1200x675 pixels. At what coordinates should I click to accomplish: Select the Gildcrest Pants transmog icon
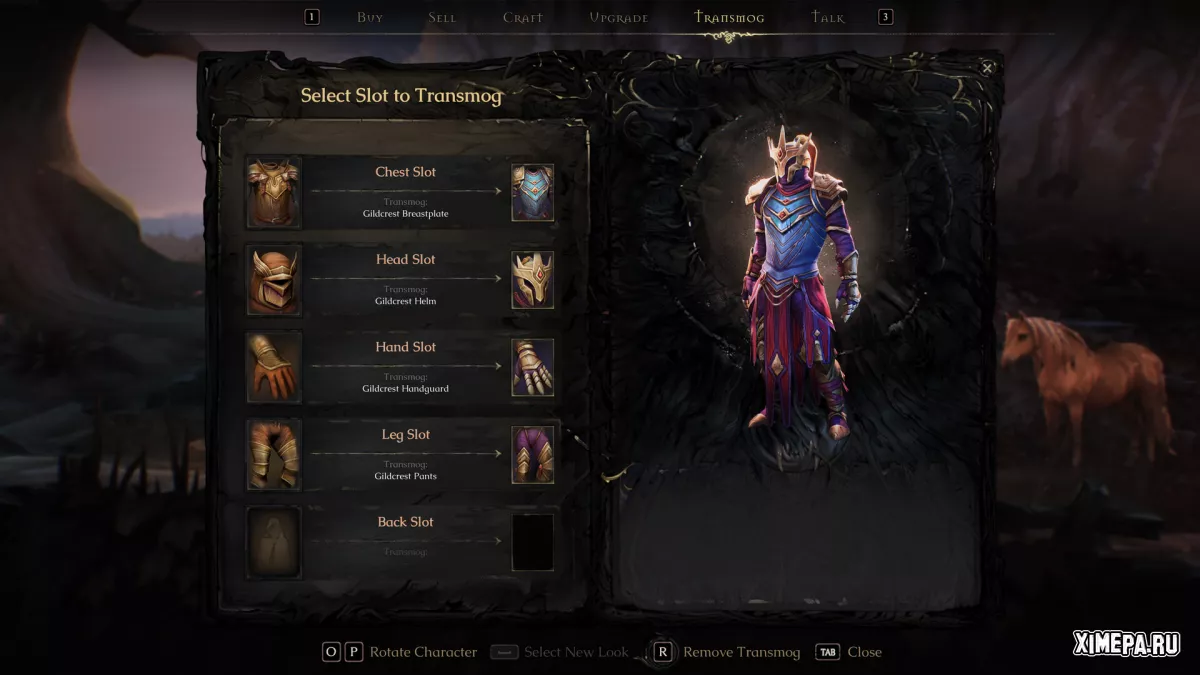click(x=533, y=455)
